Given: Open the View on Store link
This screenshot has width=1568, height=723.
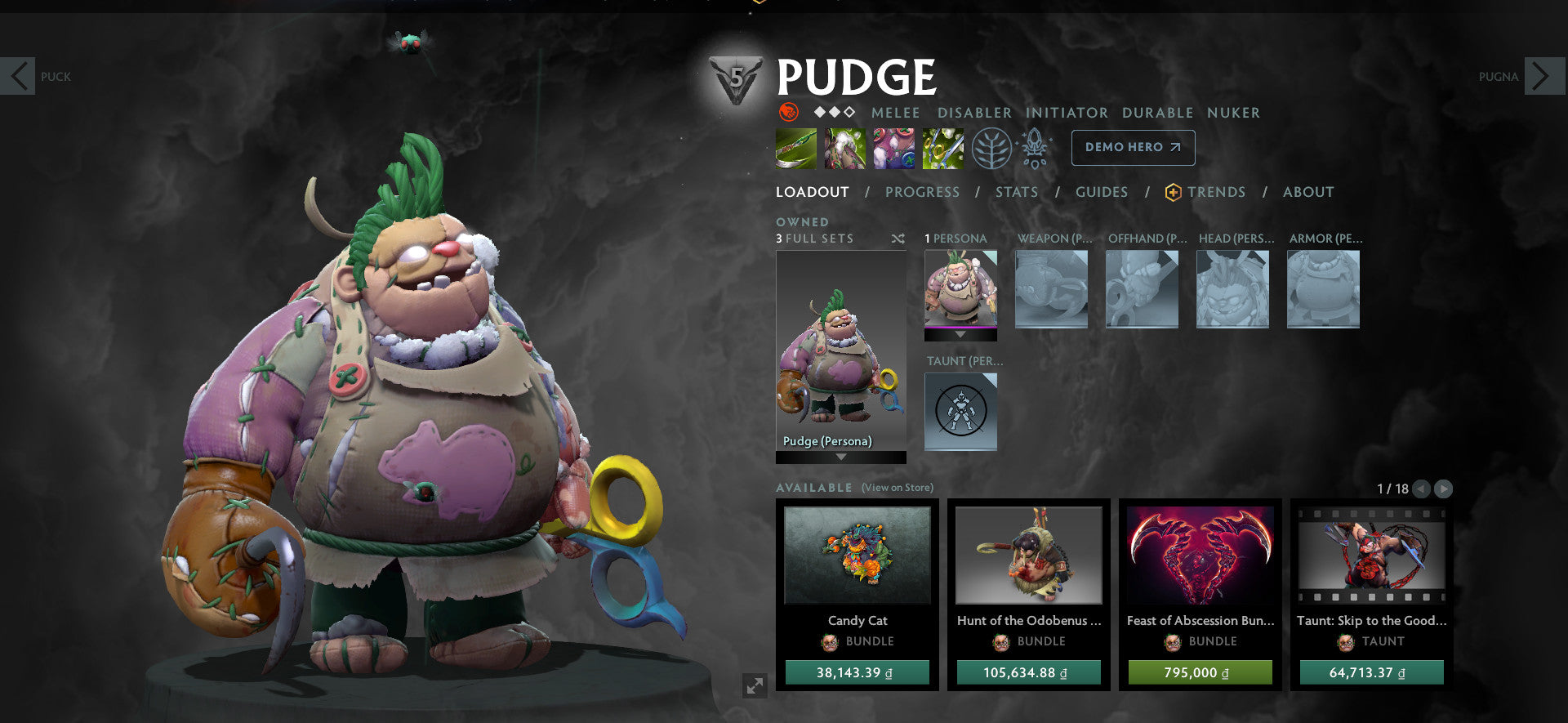Looking at the screenshot, I should tap(896, 487).
